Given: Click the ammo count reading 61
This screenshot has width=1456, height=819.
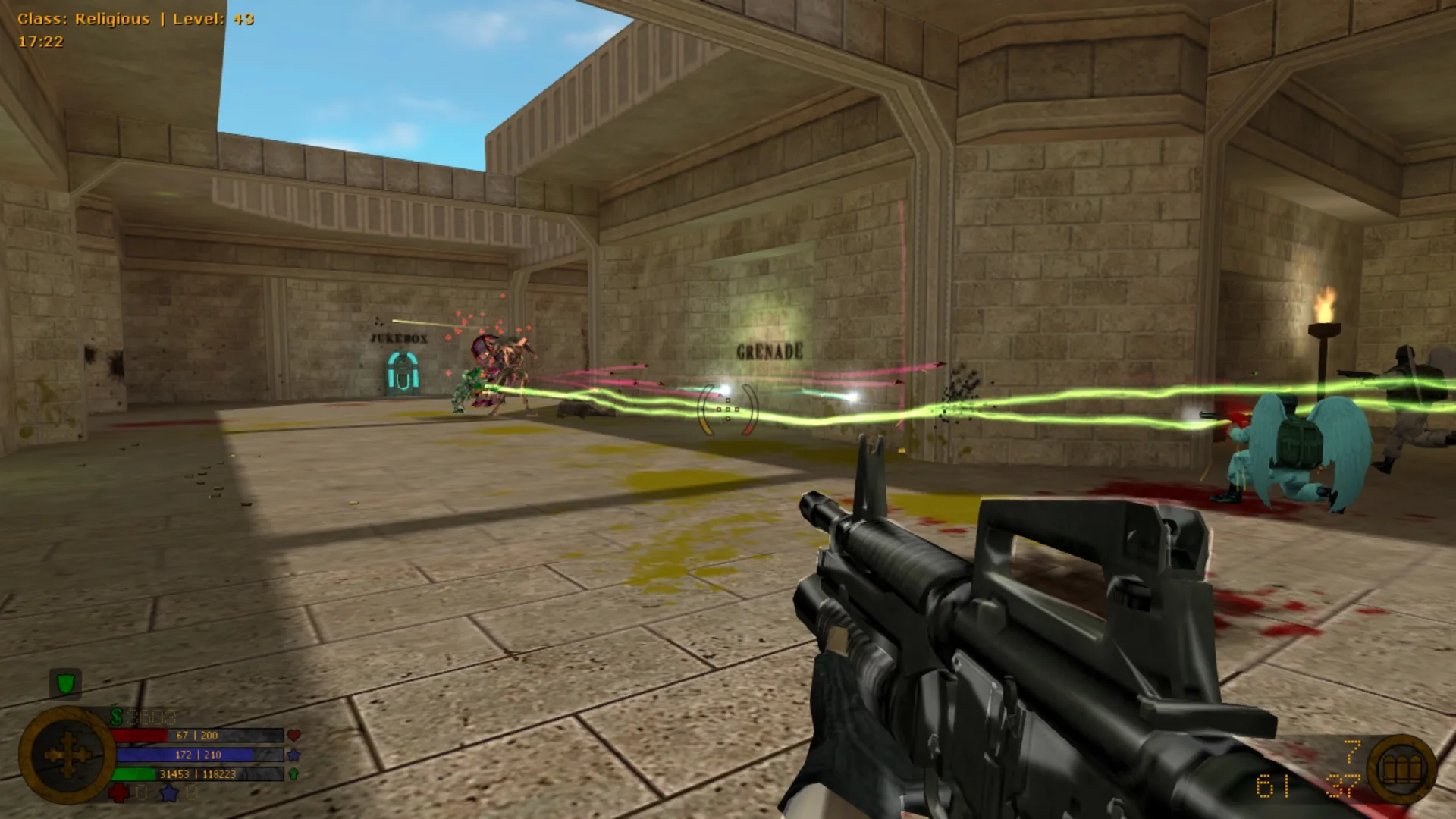Looking at the screenshot, I should pos(1272,786).
